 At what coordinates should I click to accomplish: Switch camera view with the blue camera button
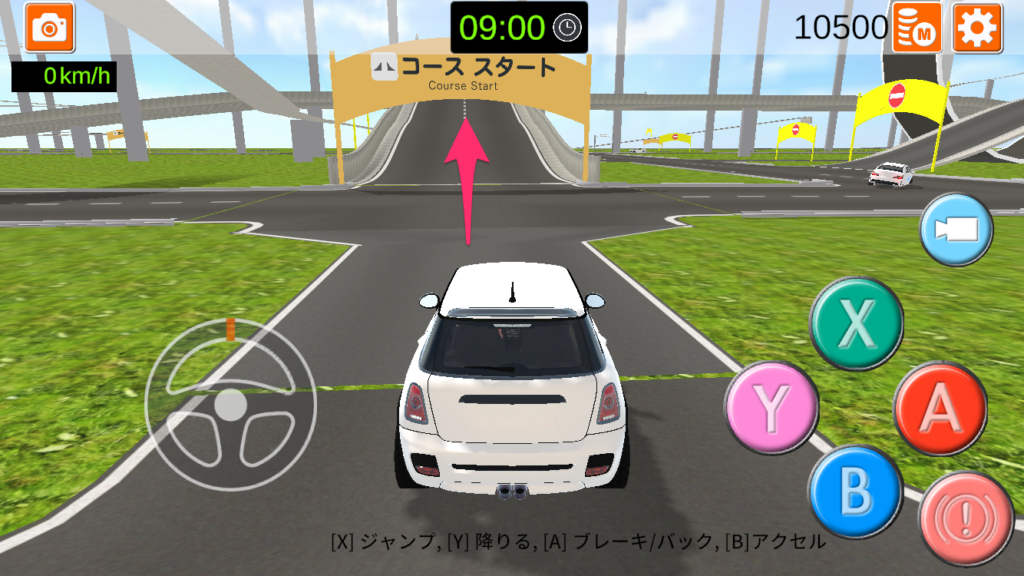click(955, 230)
